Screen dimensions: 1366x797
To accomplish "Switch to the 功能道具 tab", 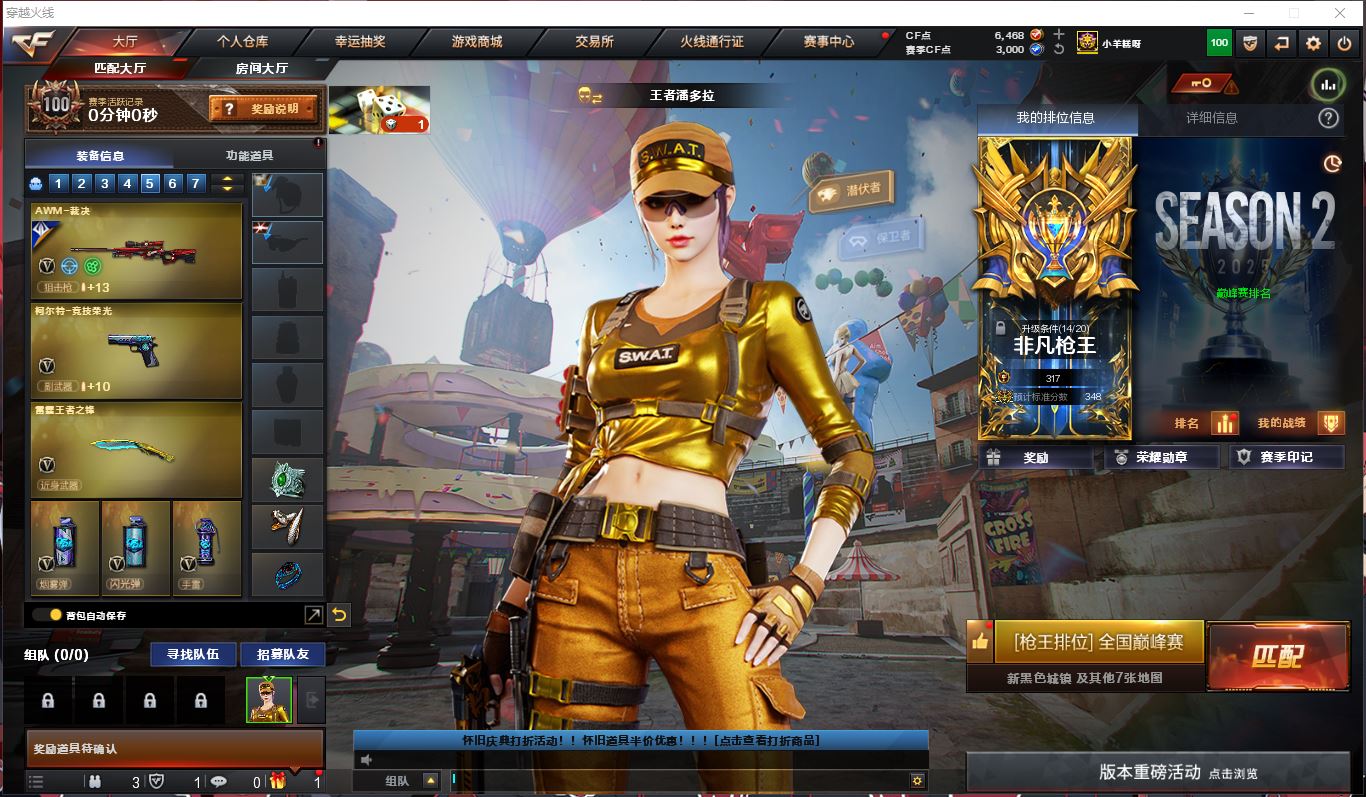I will tap(249, 155).
